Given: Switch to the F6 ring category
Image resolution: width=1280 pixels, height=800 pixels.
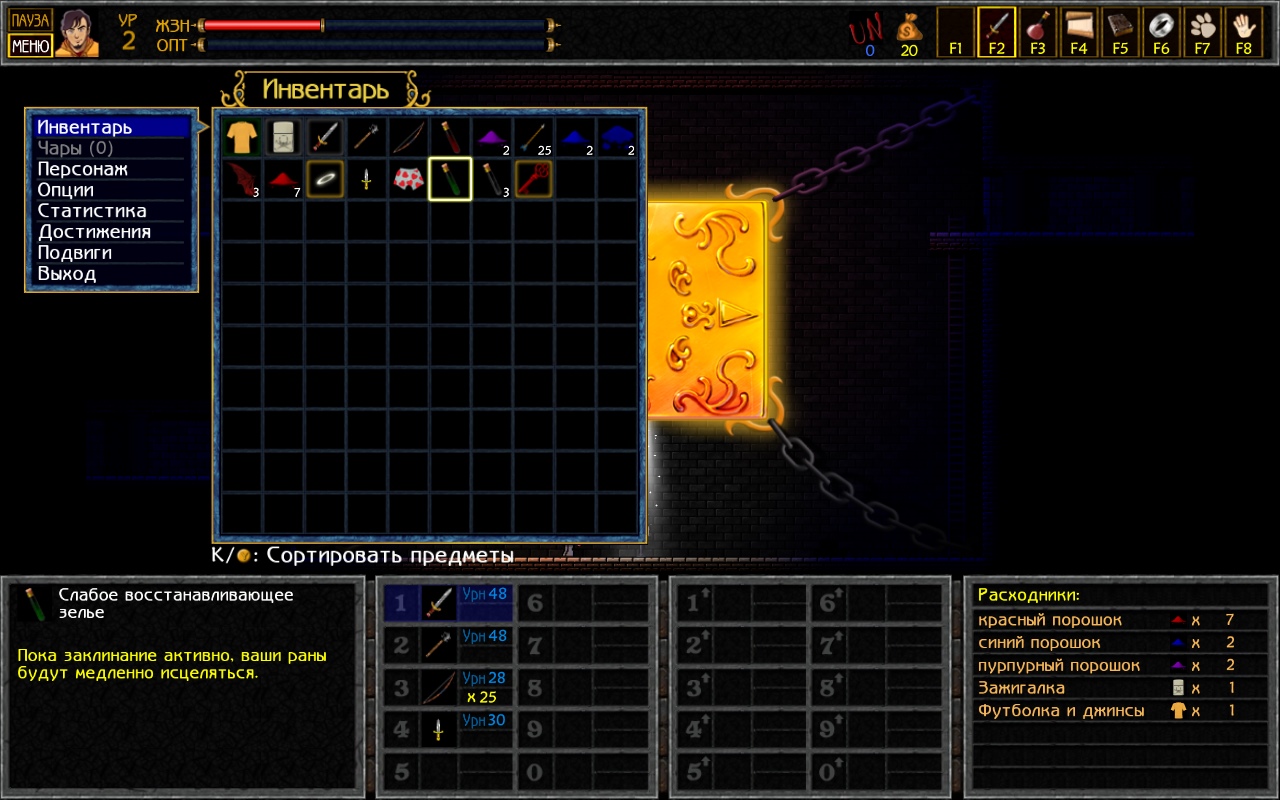Looking at the screenshot, I should coord(1161,32).
